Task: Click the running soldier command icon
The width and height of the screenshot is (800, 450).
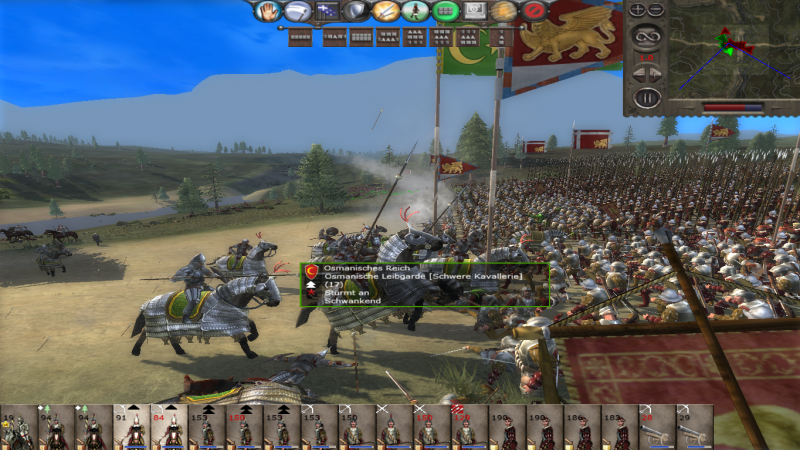Action: coord(417,11)
